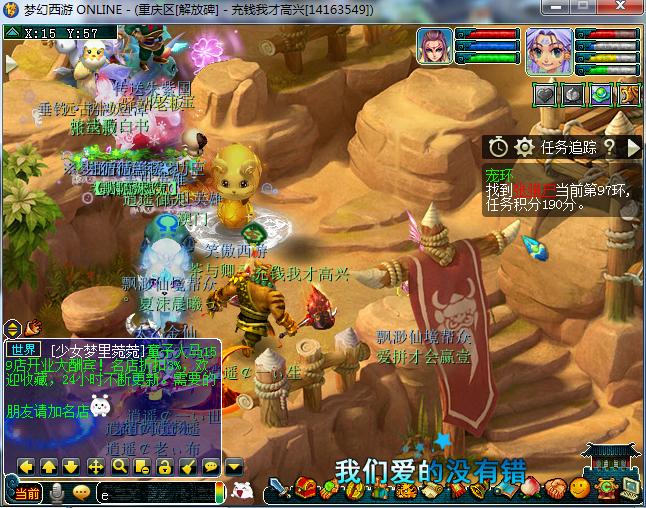This screenshot has width=646, height=508.
Task: Open the red treasure chest inventory icon
Action: [x=304, y=489]
